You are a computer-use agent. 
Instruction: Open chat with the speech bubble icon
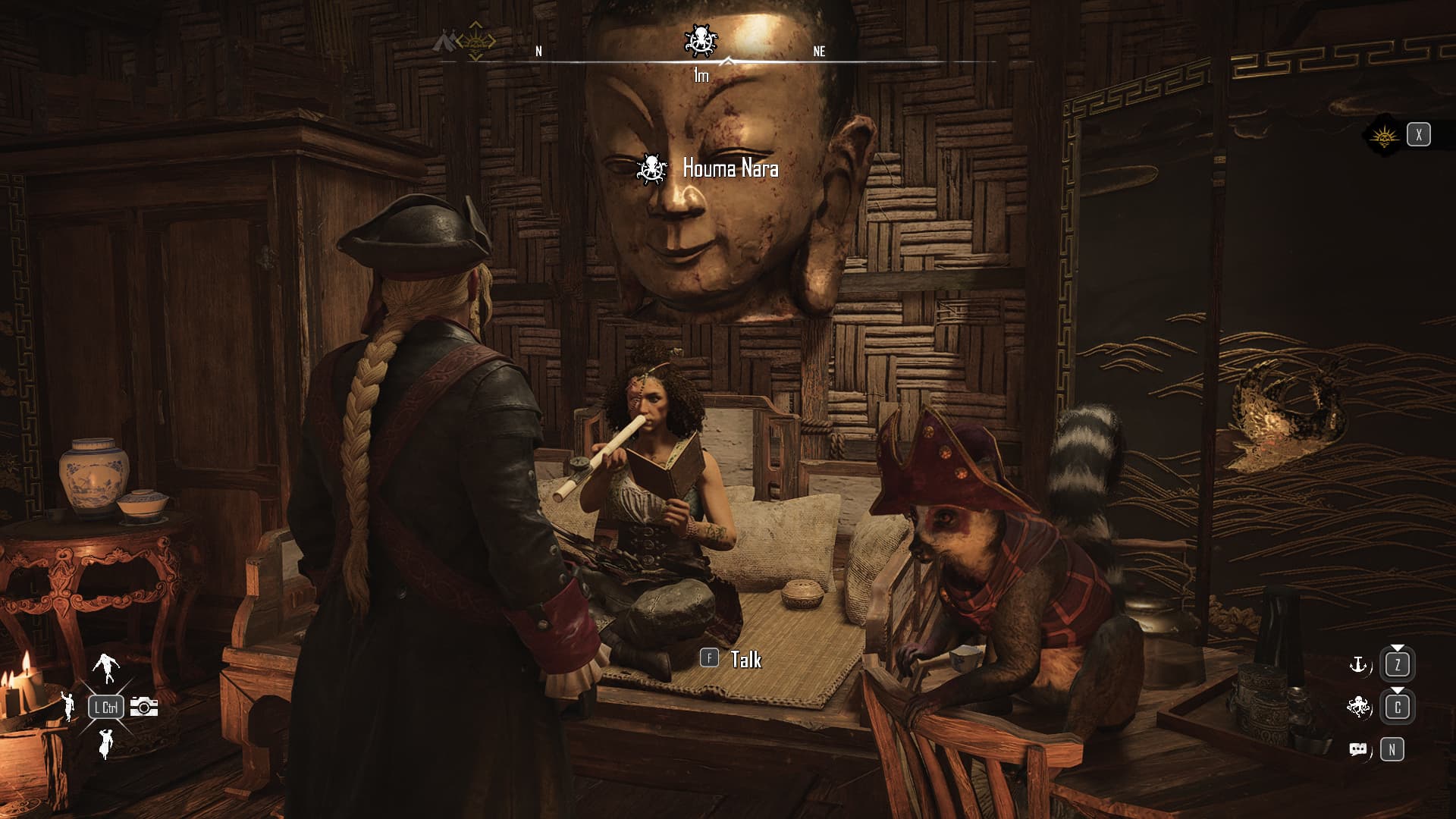pyautogui.click(x=1357, y=750)
